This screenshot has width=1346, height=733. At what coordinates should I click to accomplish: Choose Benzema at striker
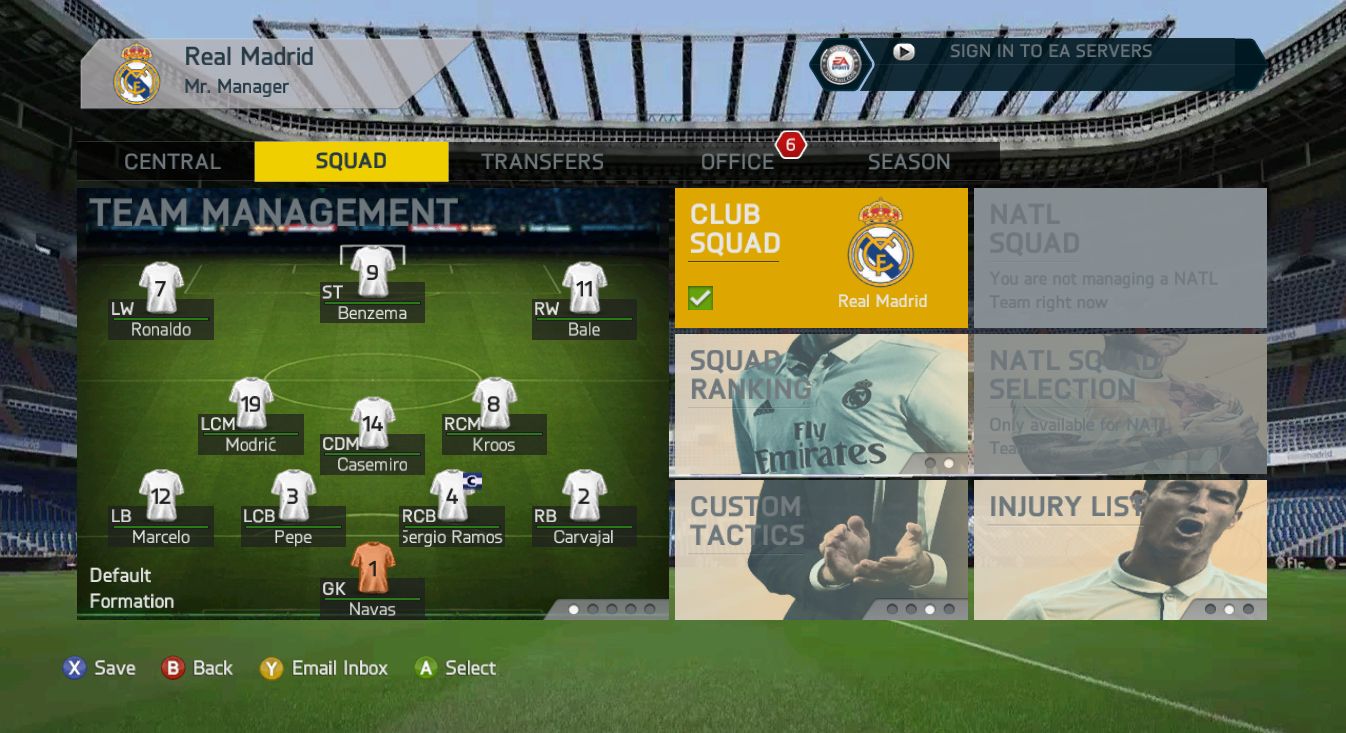372,272
